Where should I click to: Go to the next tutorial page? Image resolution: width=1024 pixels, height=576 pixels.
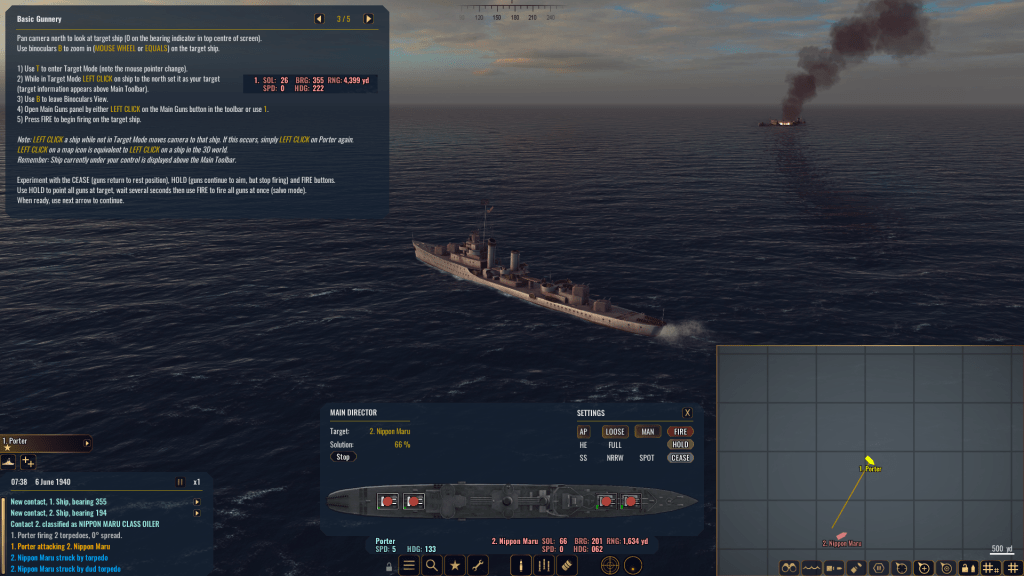coord(368,18)
